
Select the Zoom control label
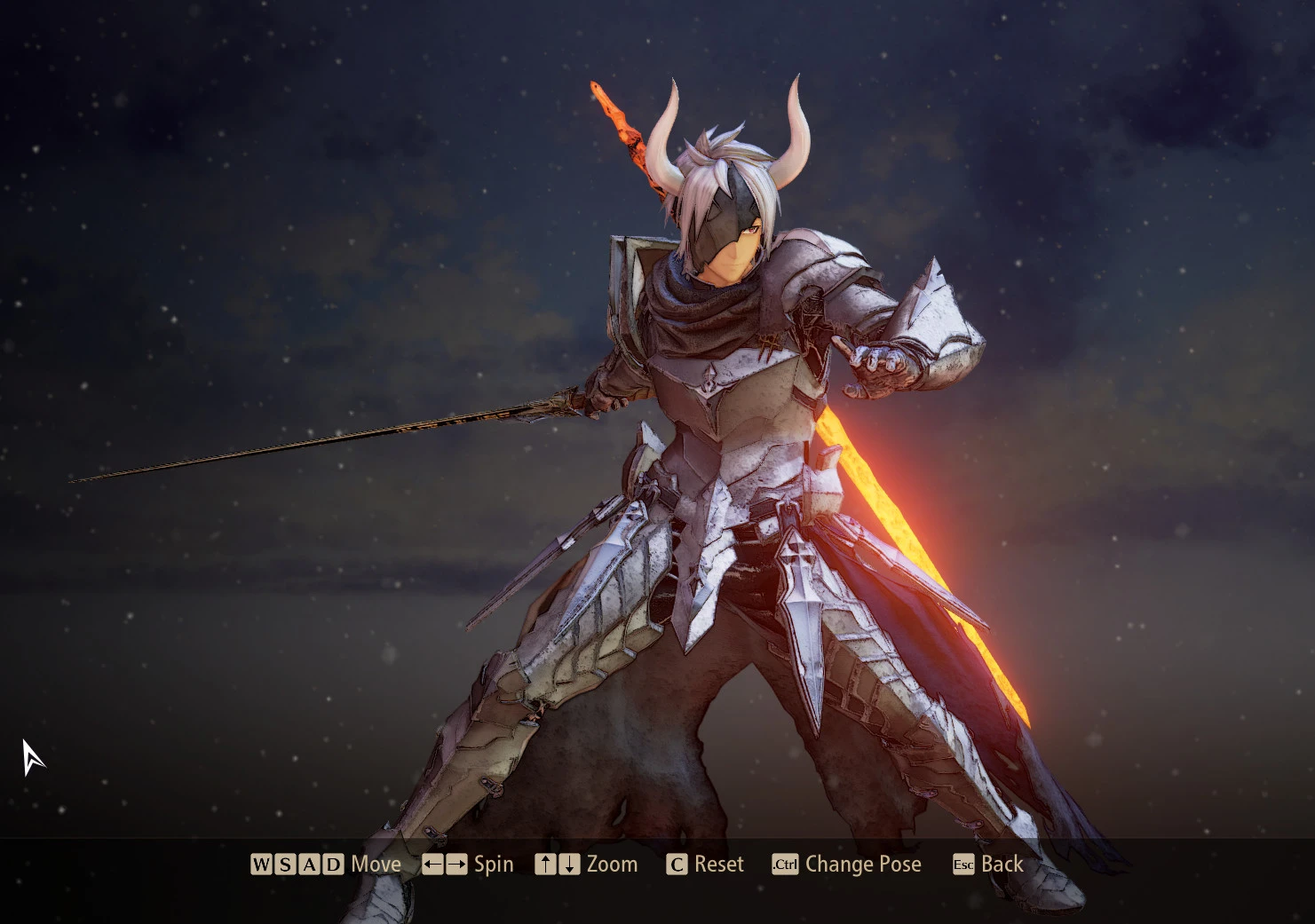(x=613, y=864)
